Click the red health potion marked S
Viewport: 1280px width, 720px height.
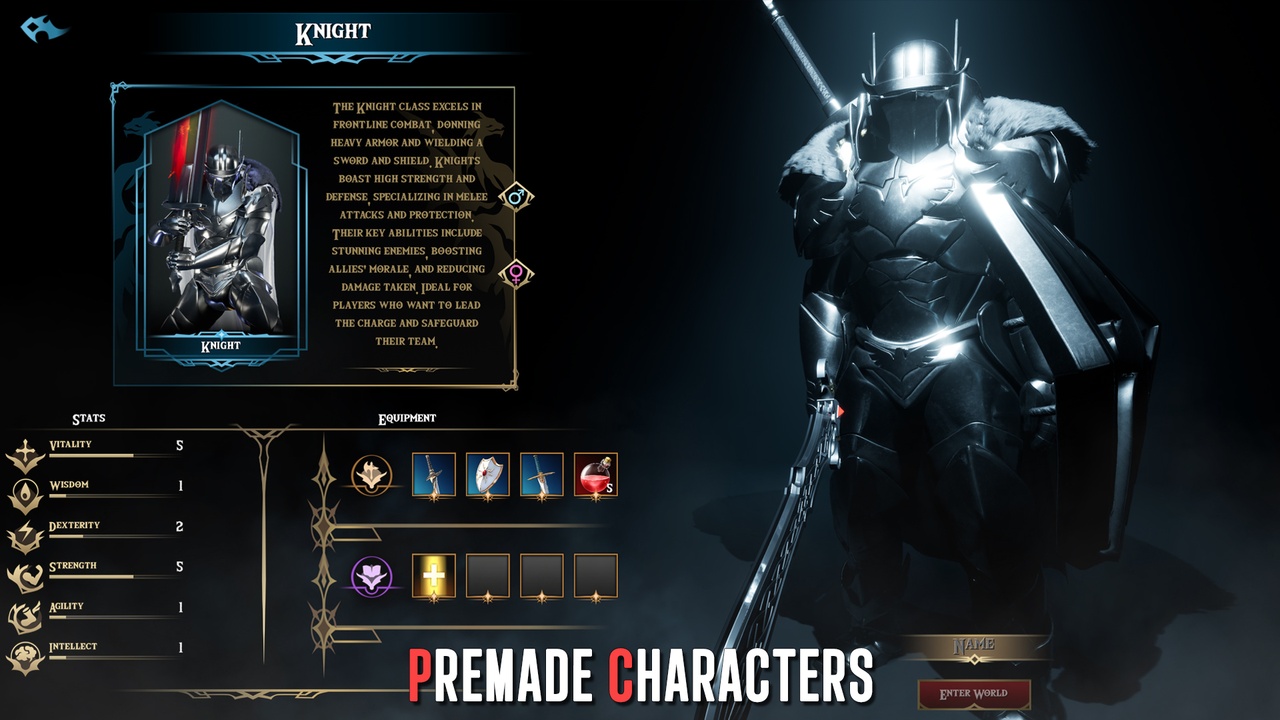tap(597, 475)
